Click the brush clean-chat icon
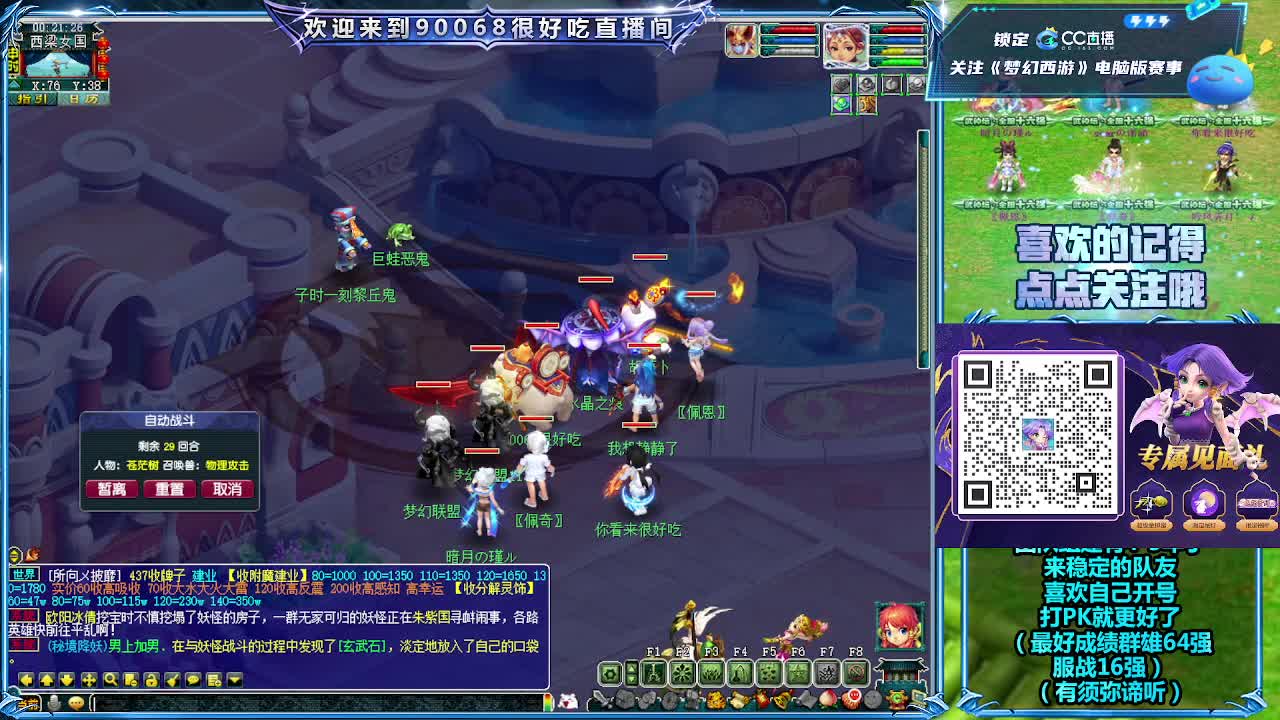Image resolution: width=1280 pixels, height=720 pixels. tap(172, 679)
